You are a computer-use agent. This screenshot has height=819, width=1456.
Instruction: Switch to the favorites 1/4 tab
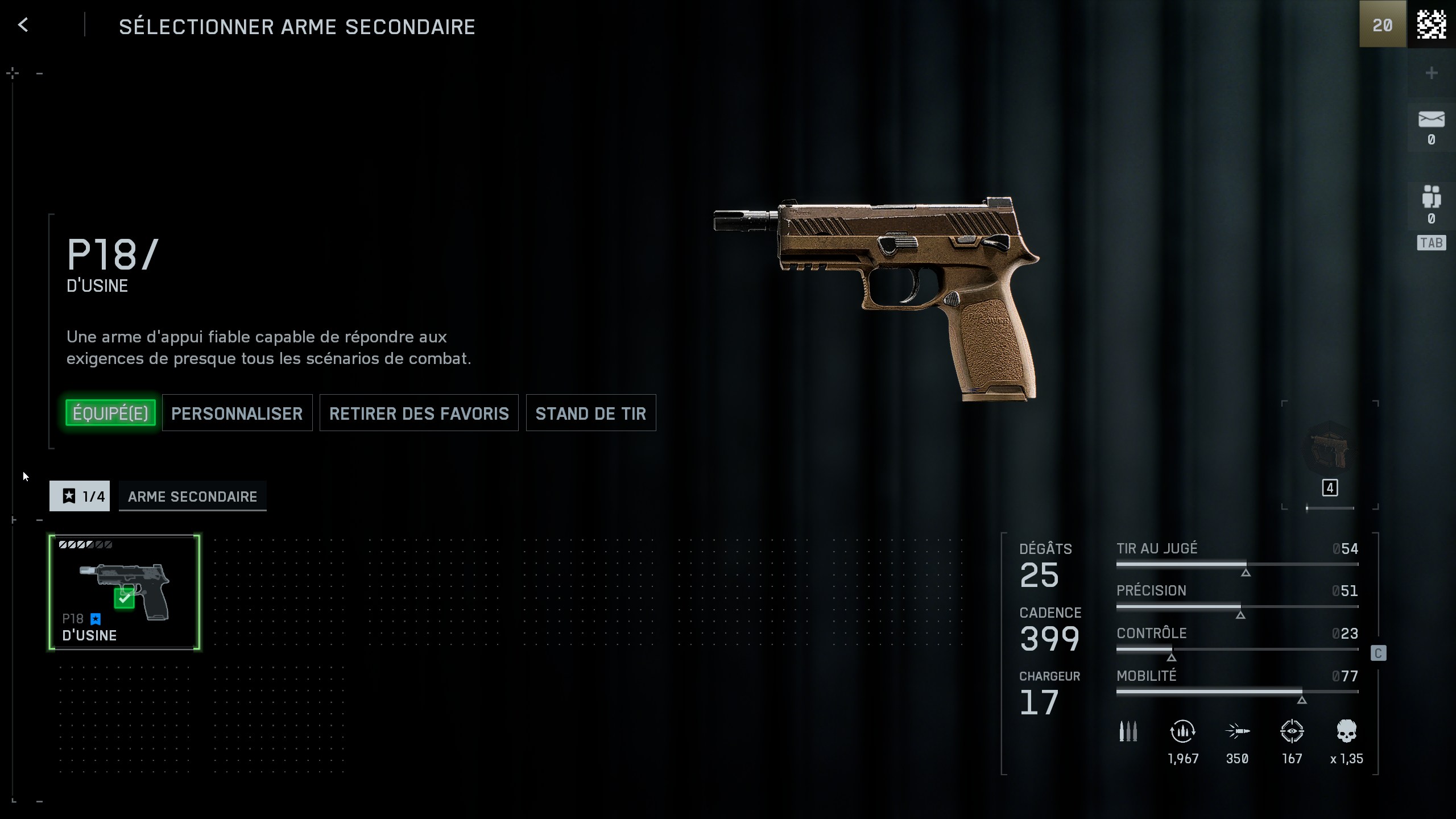click(80, 496)
